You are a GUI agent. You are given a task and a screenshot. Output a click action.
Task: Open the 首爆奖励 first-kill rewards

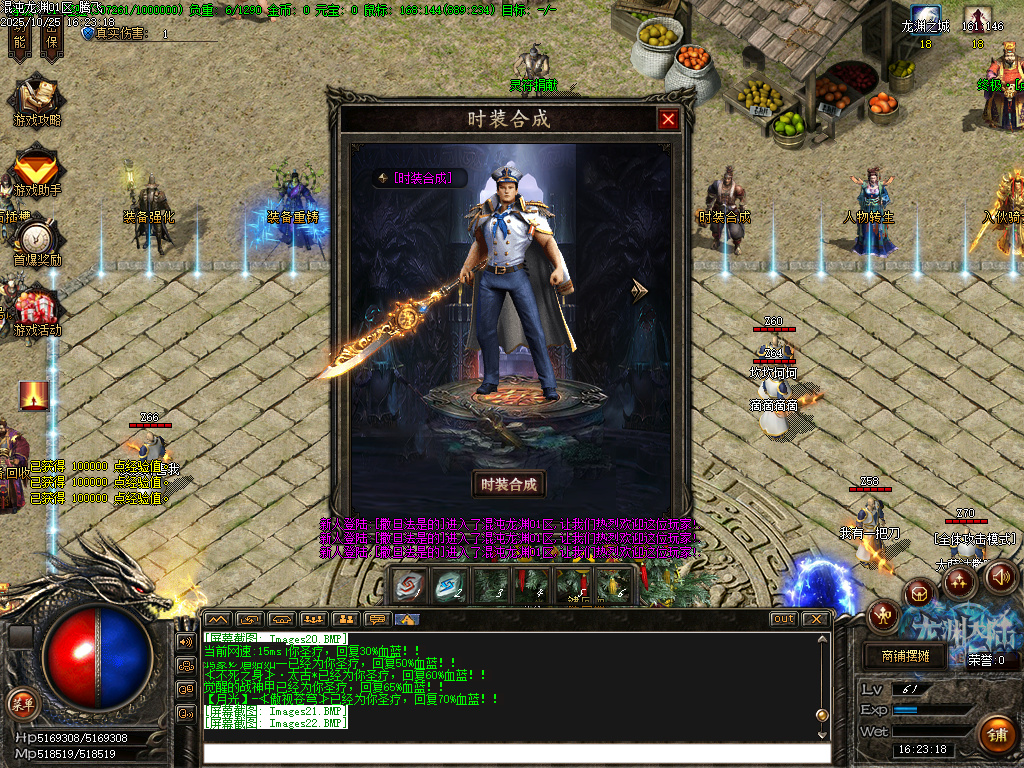coord(37,241)
